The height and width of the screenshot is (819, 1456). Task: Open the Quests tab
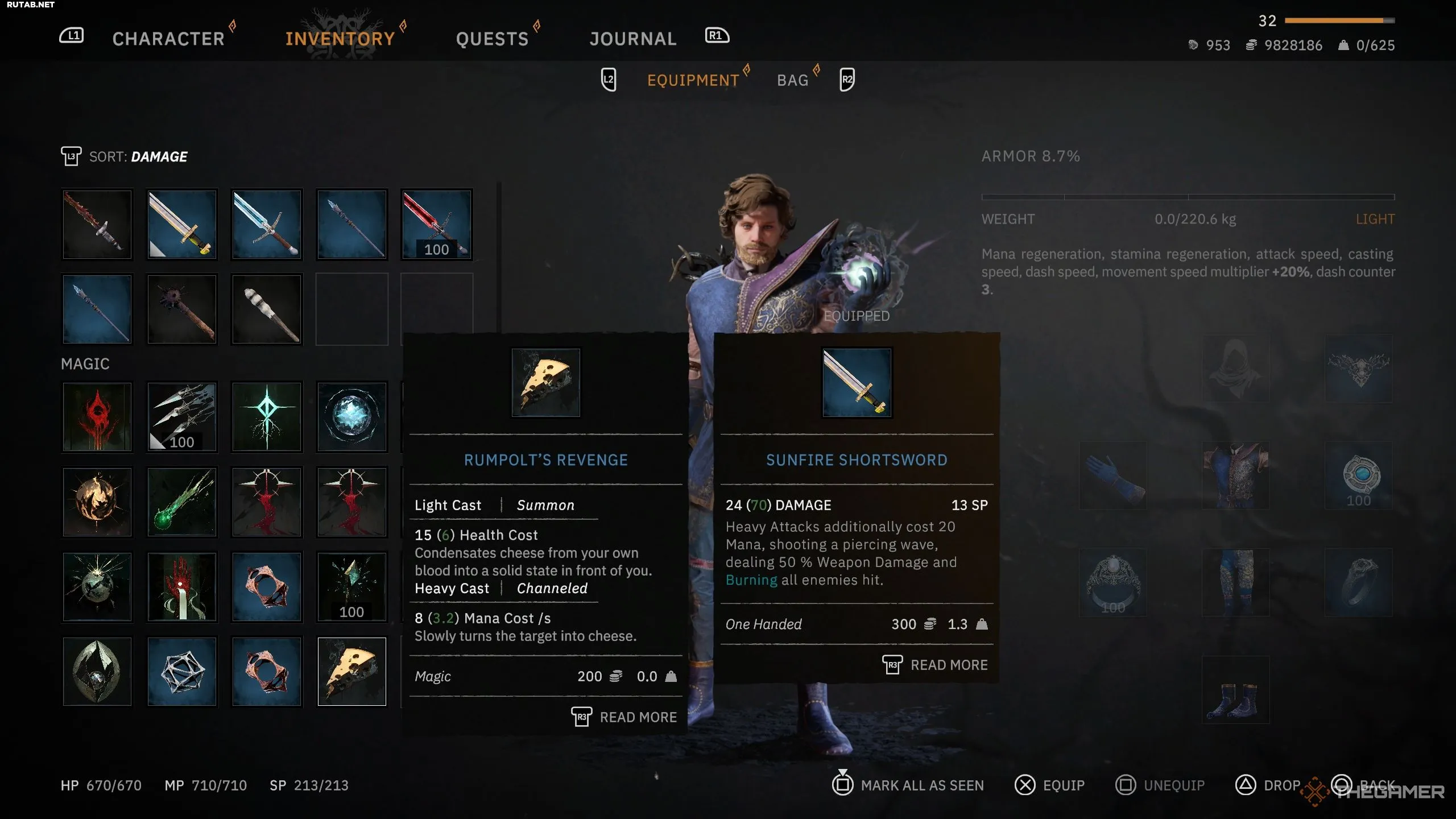point(492,39)
